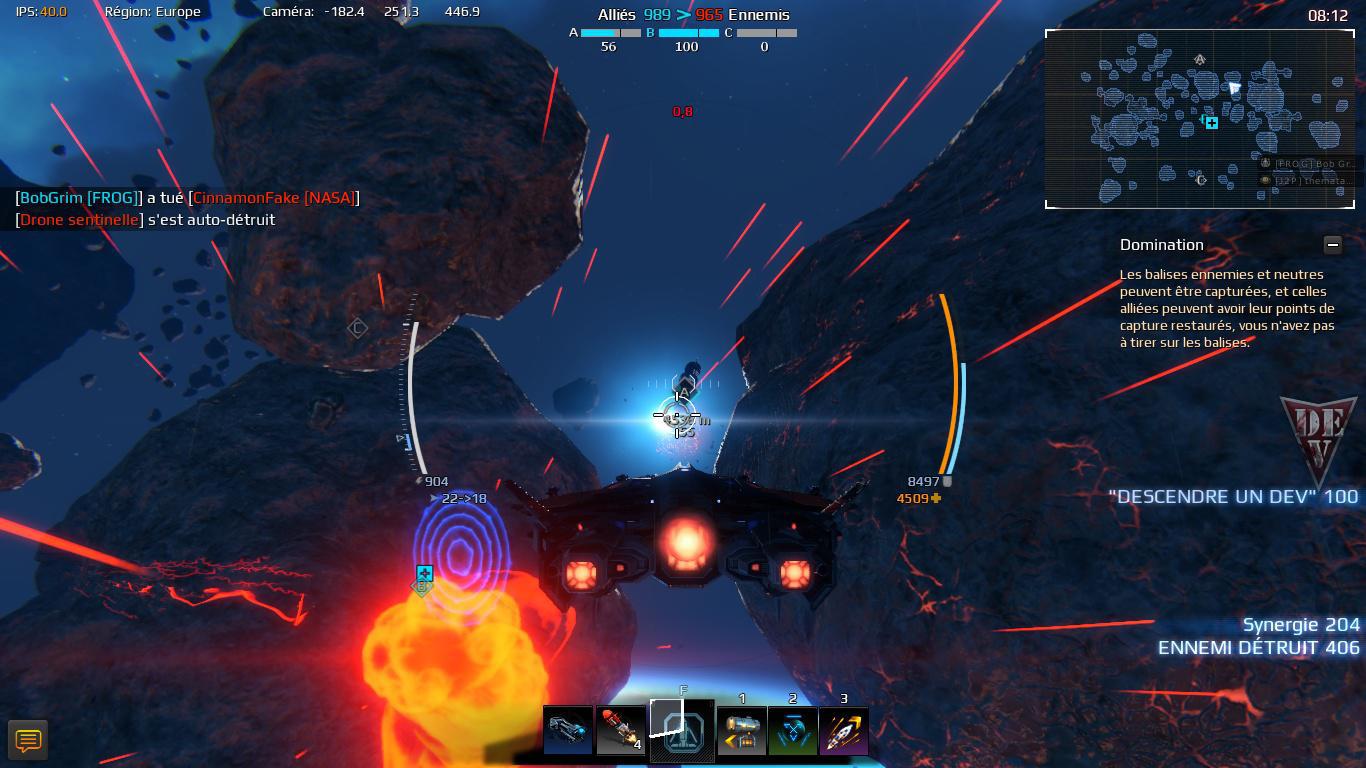Select beacon C marker on the minimap
This screenshot has width=1366, height=768.
click(x=1201, y=180)
